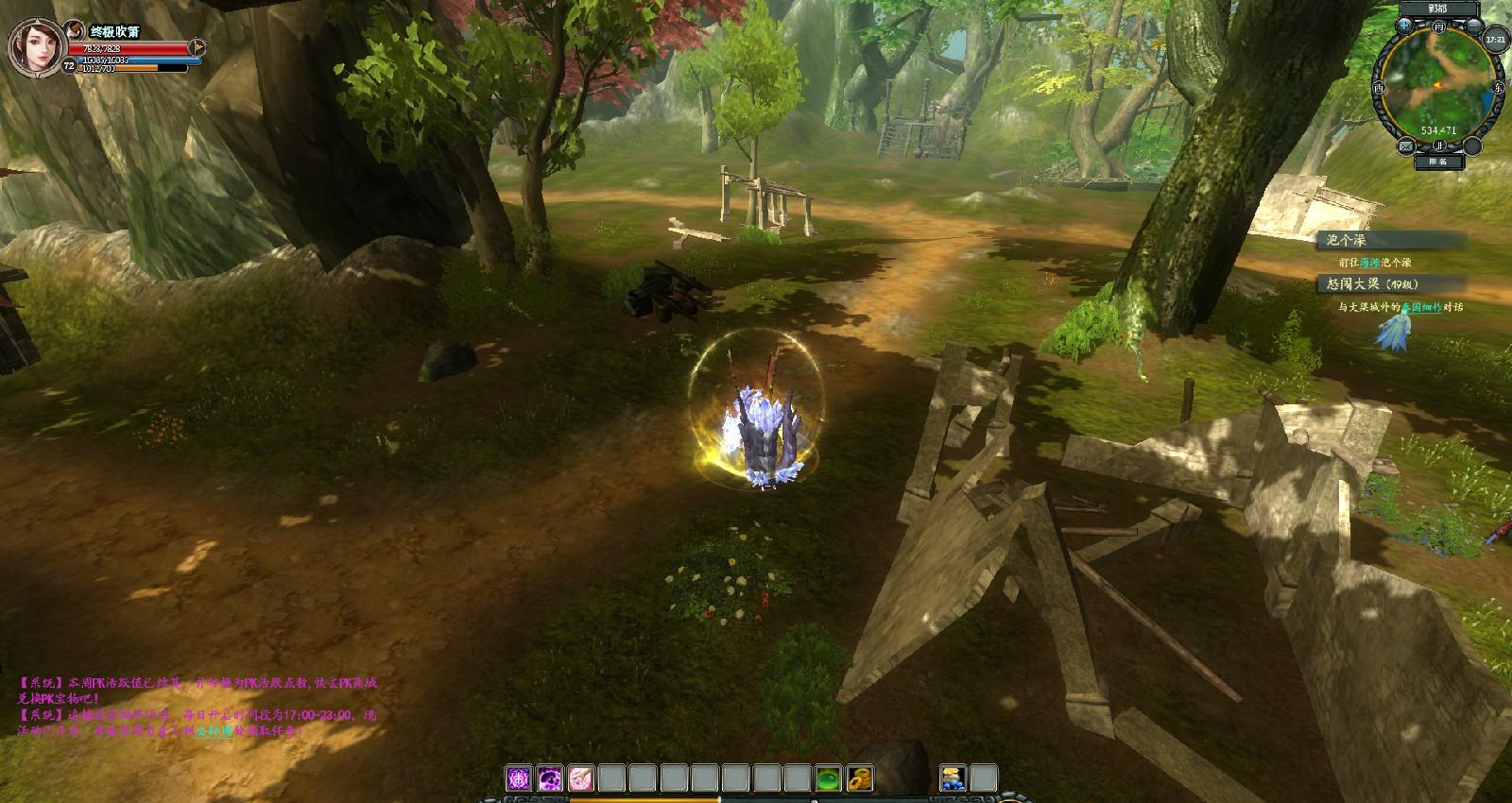Click the flag icon beside the health bar
1512x803 pixels.
[x=197, y=45]
